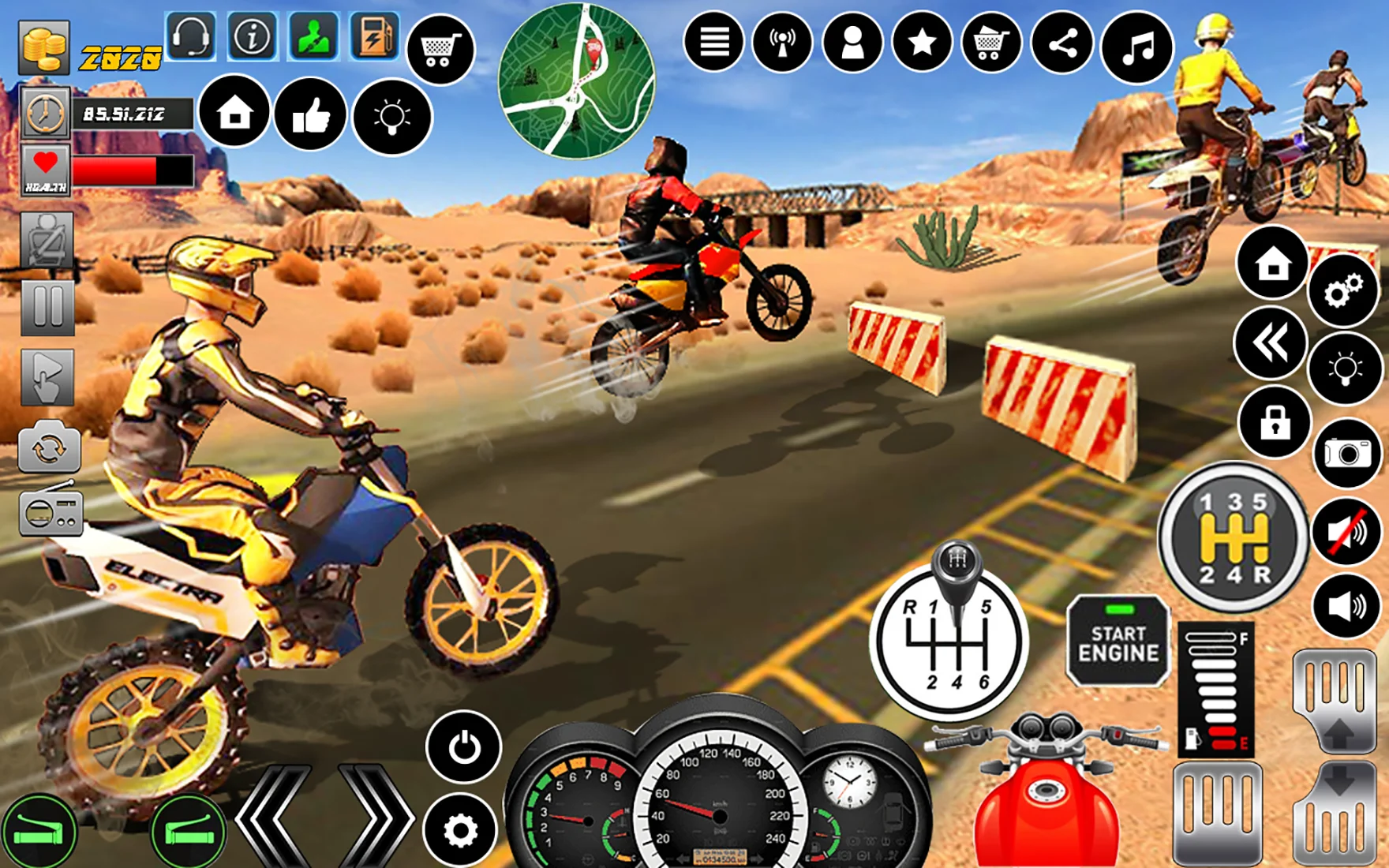The width and height of the screenshot is (1389, 868).
Task: Open the headset support icon
Action: tap(191, 36)
